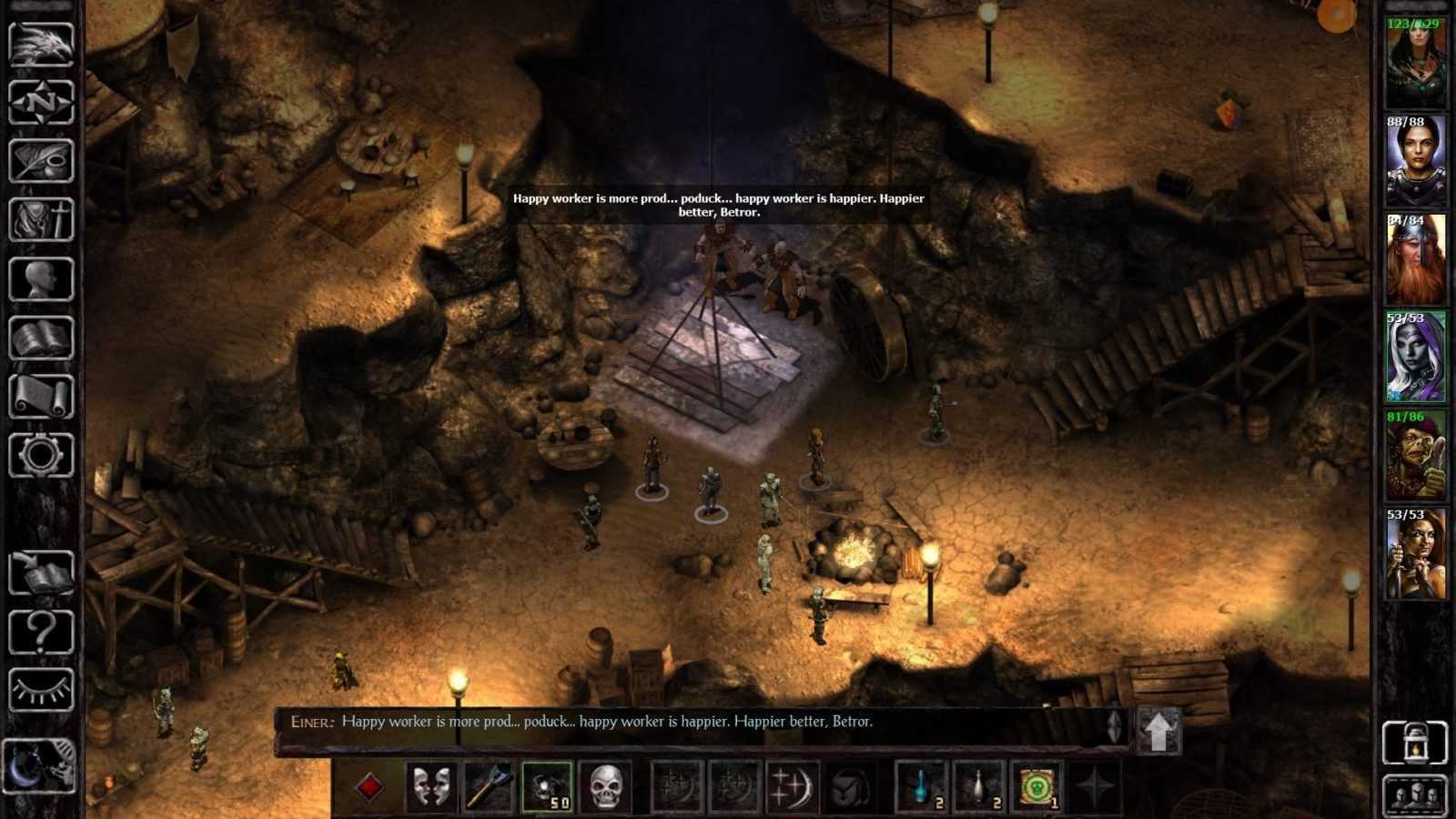Toggle the closed-eye interface button
Viewport: 1456px width, 819px height.
pyautogui.click(x=41, y=690)
